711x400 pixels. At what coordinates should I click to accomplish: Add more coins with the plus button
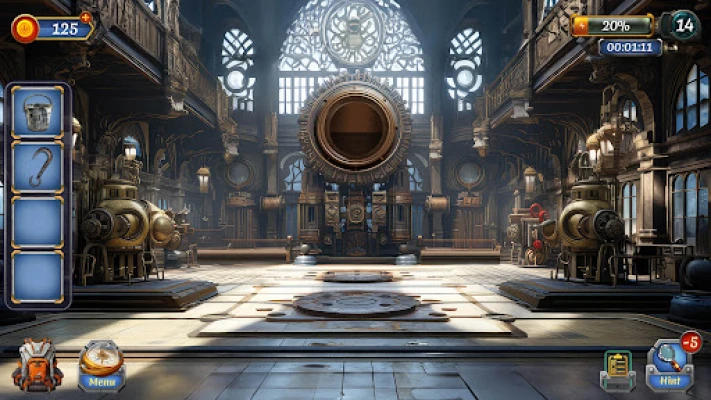point(85,17)
